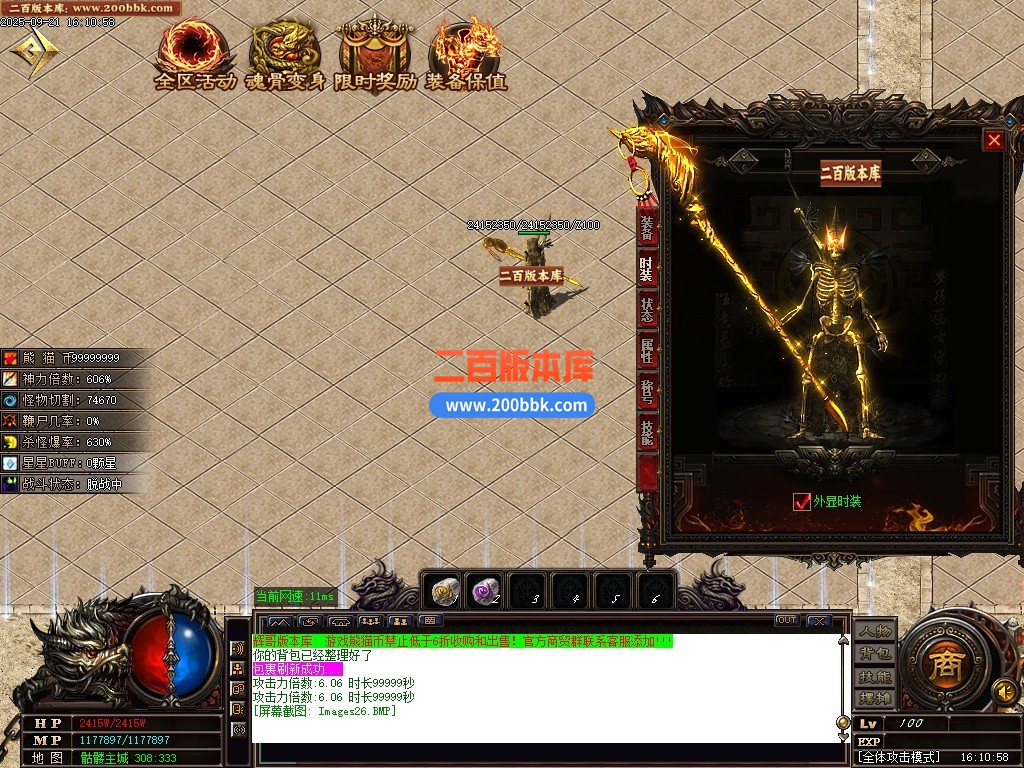Open the 人物 character button
The image size is (1024, 768).
[875, 633]
